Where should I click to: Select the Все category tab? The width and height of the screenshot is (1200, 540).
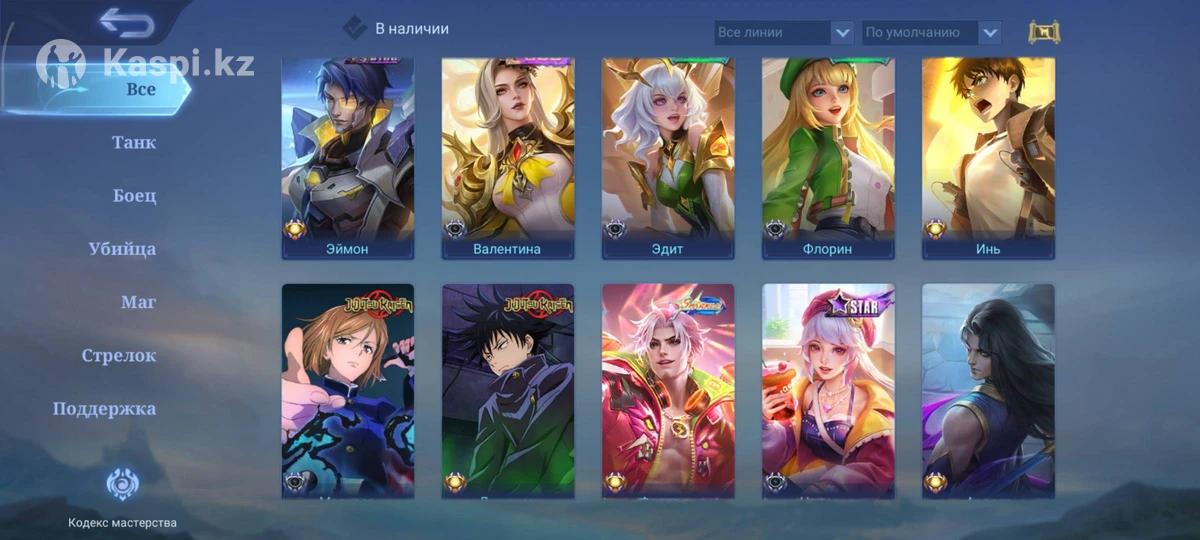(x=141, y=89)
